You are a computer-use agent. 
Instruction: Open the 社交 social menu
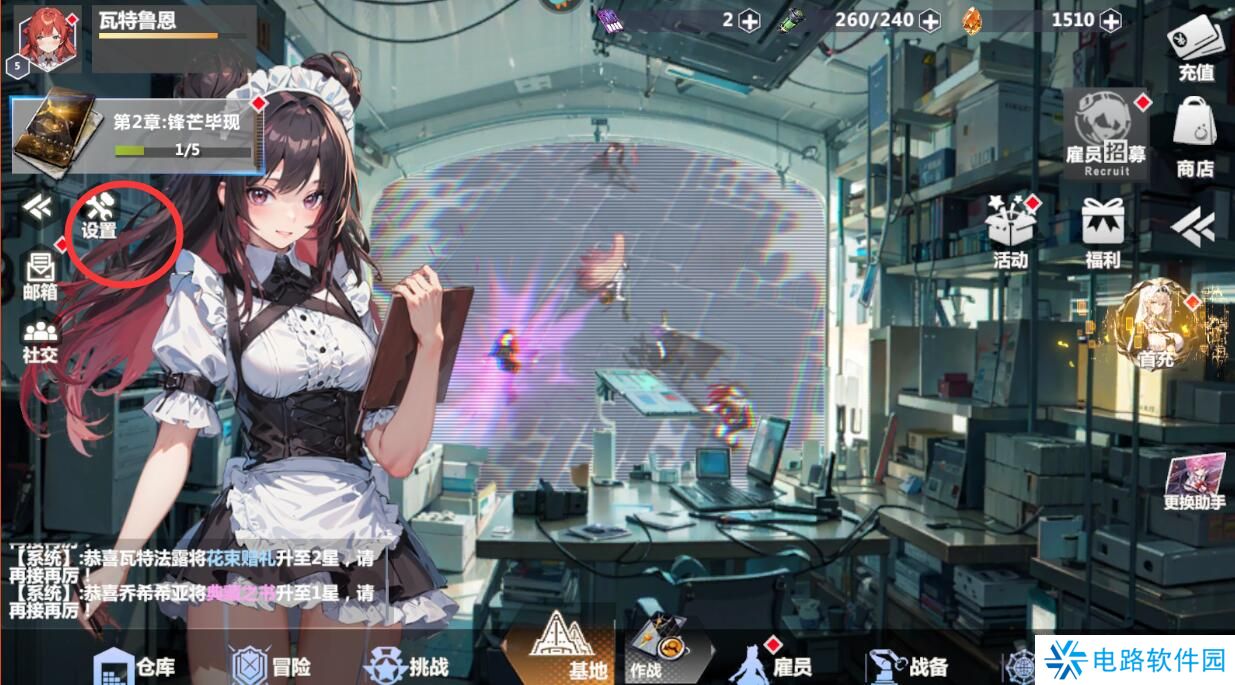pos(40,340)
